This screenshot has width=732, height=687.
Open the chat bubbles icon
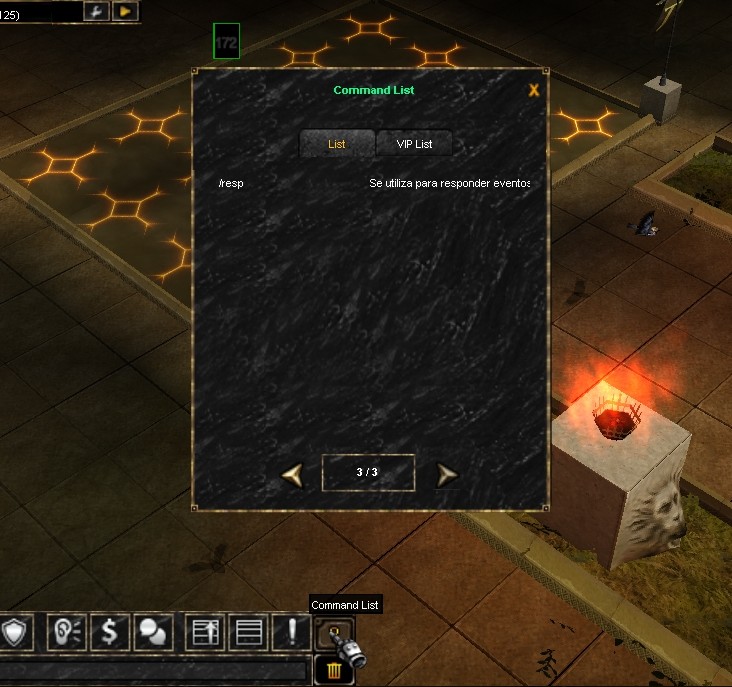coord(154,632)
